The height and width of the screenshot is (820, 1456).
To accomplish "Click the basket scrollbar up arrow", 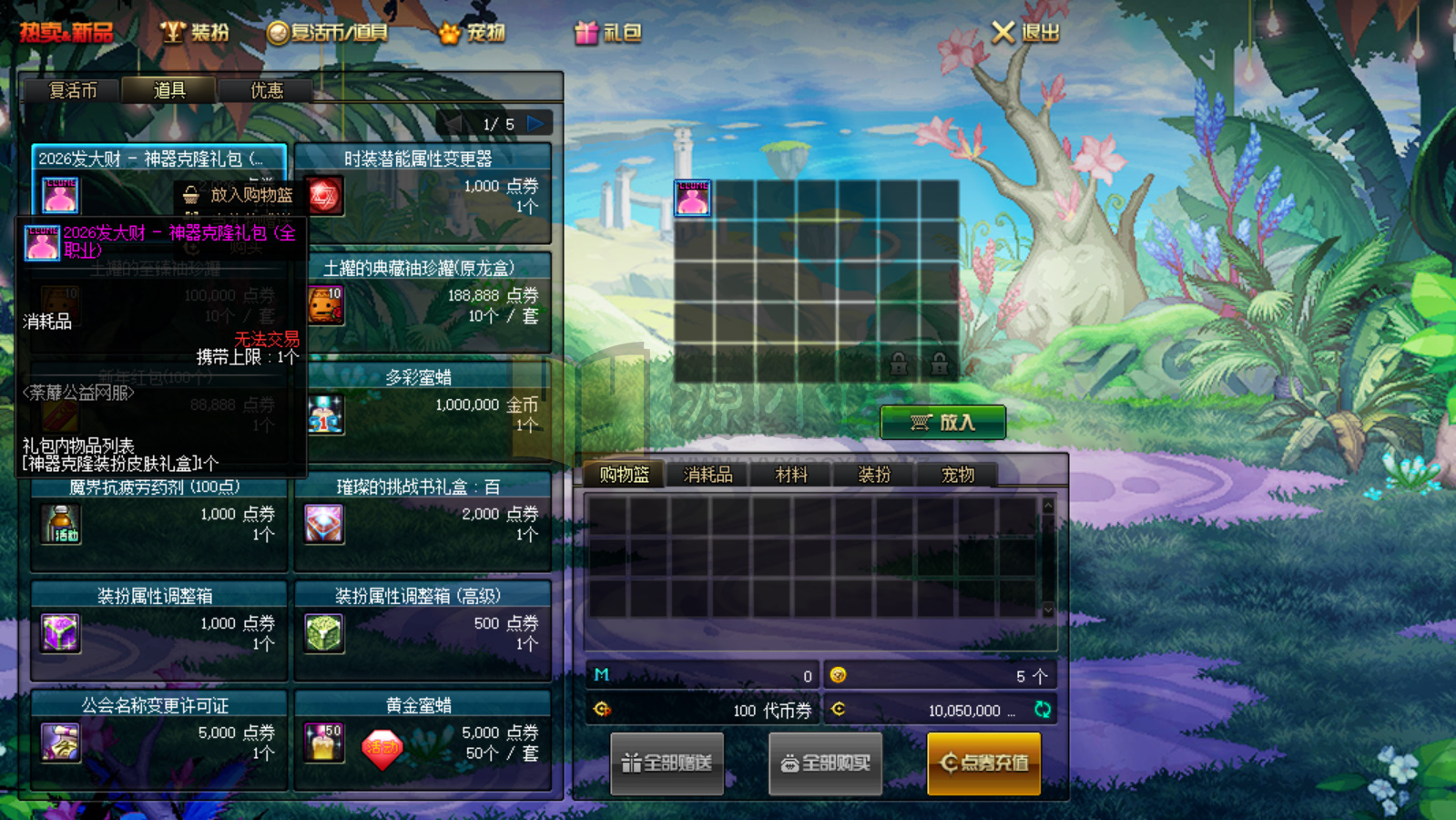I will tap(1048, 504).
